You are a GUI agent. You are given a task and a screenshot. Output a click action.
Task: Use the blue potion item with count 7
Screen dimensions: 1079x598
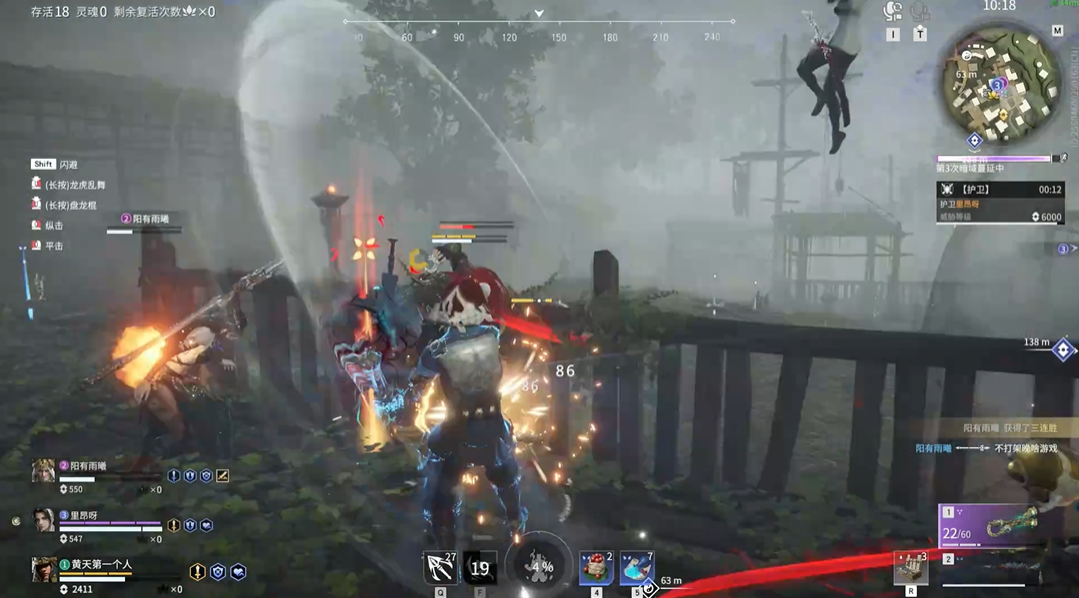(x=636, y=568)
